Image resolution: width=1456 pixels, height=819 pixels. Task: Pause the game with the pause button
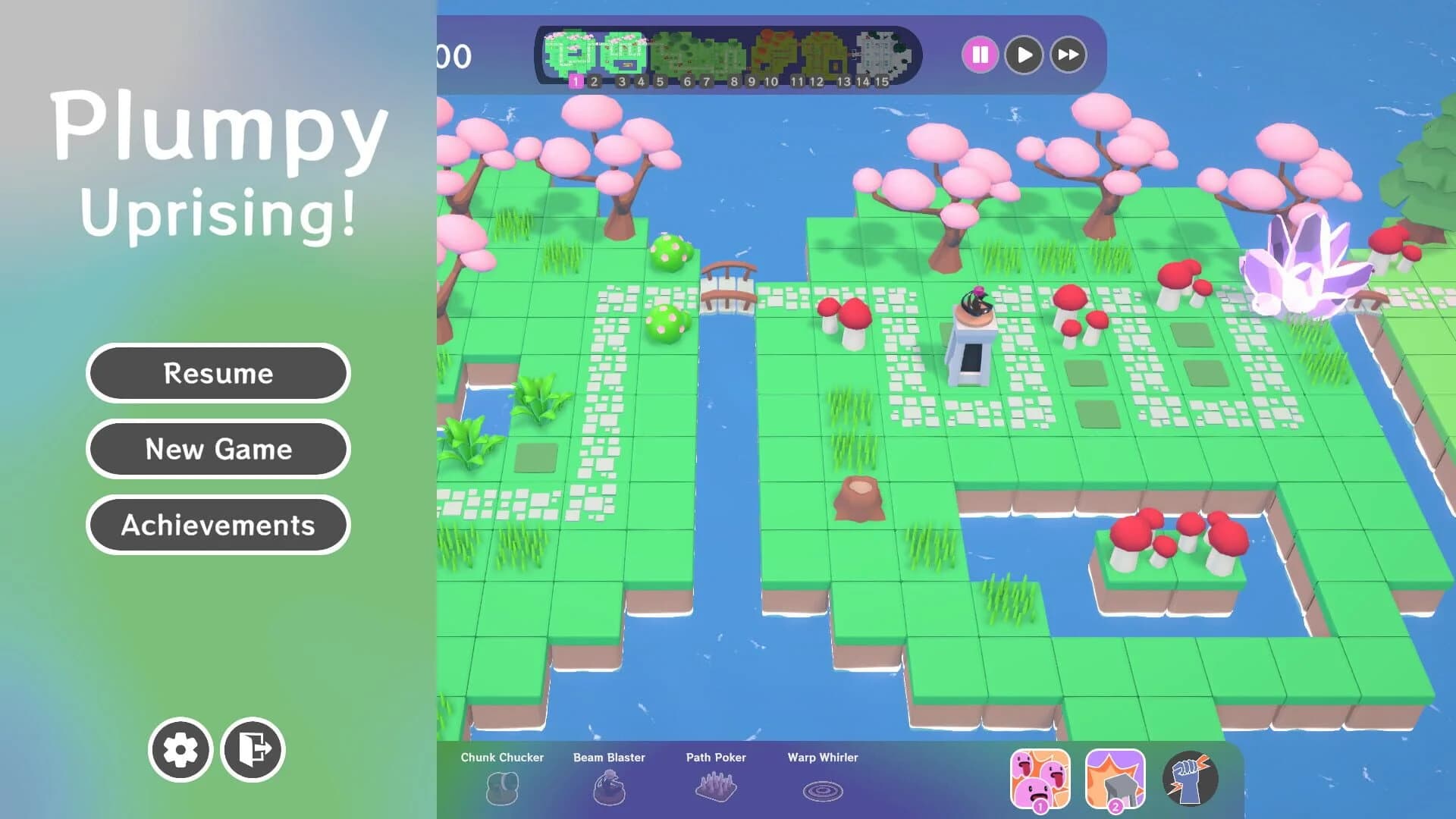pos(981,54)
